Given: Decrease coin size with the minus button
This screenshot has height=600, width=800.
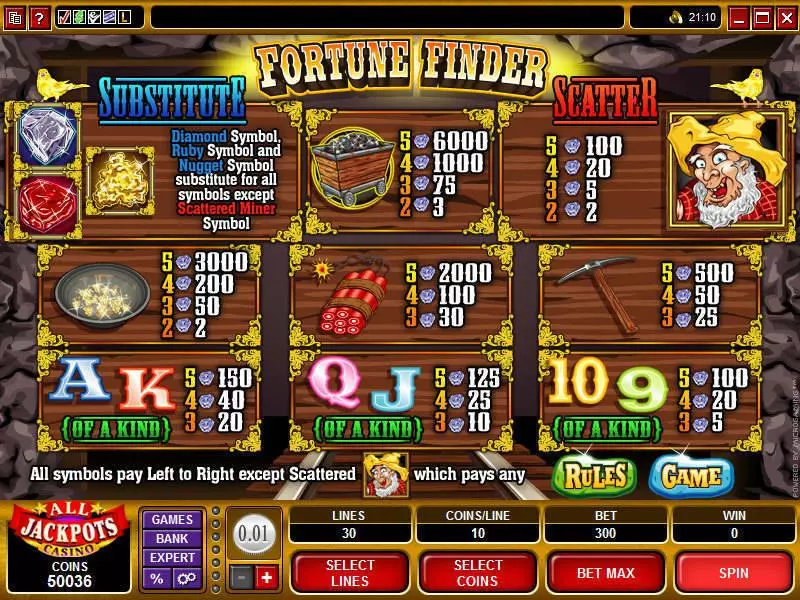Looking at the screenshot, I should [241, 578].
